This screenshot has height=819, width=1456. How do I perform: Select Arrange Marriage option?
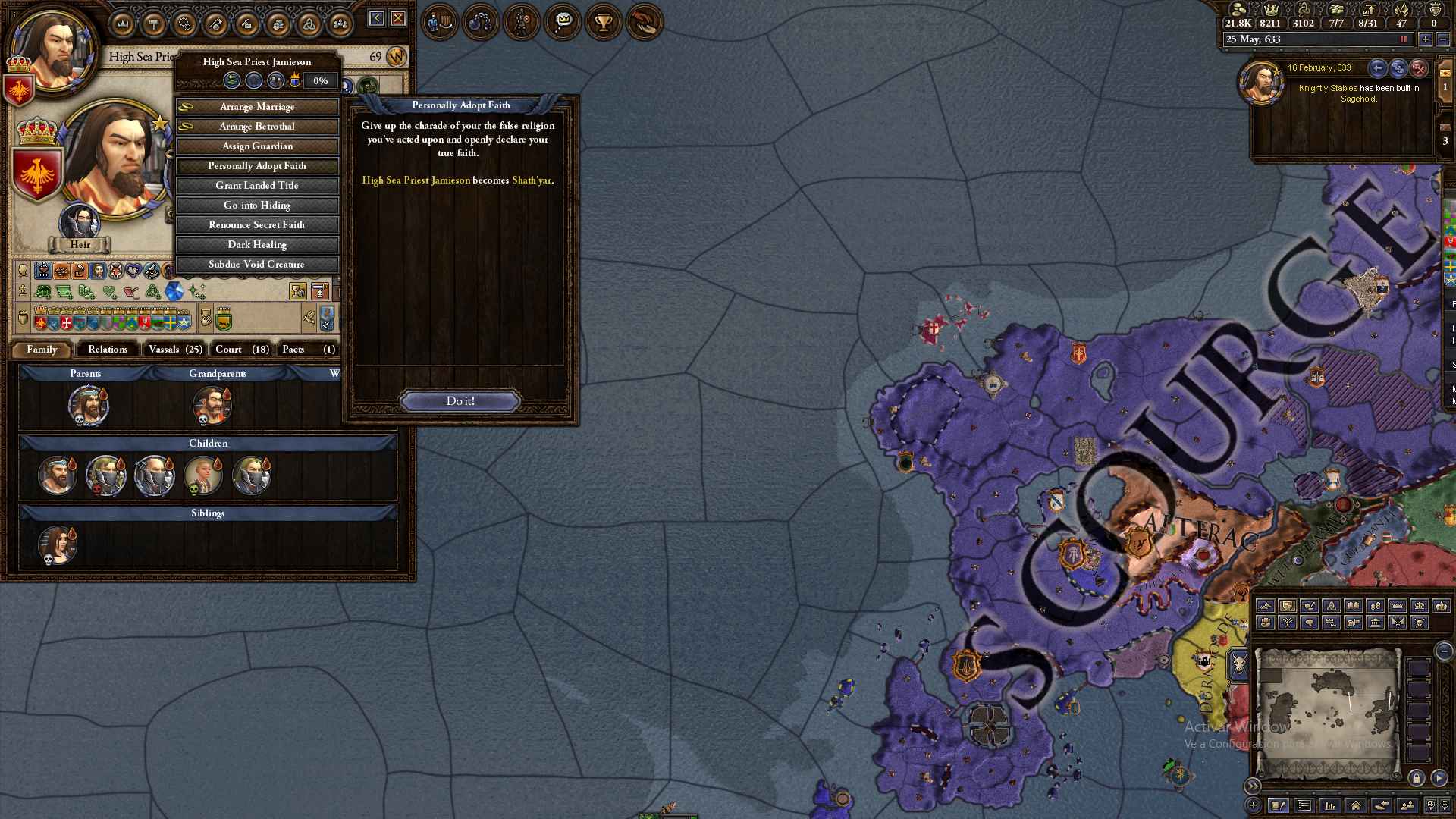tap(257, 107)
